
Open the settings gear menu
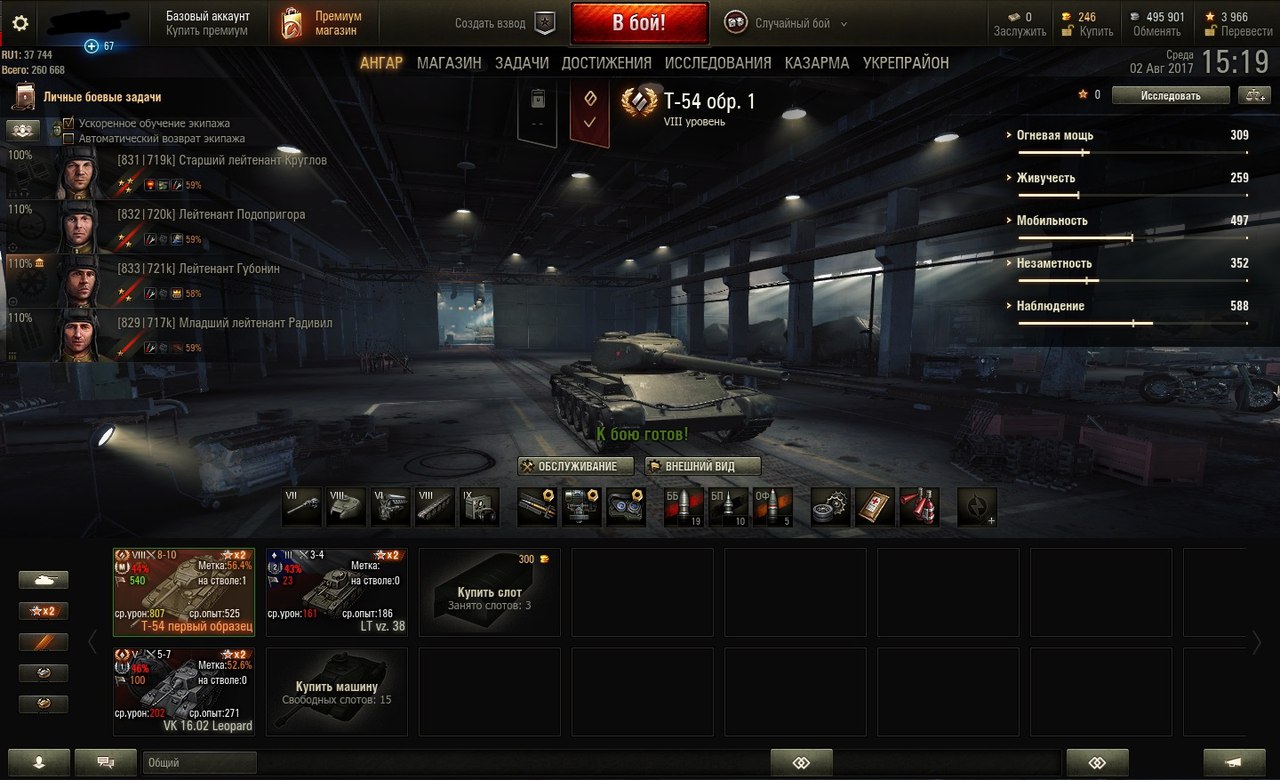coord(20,23)
